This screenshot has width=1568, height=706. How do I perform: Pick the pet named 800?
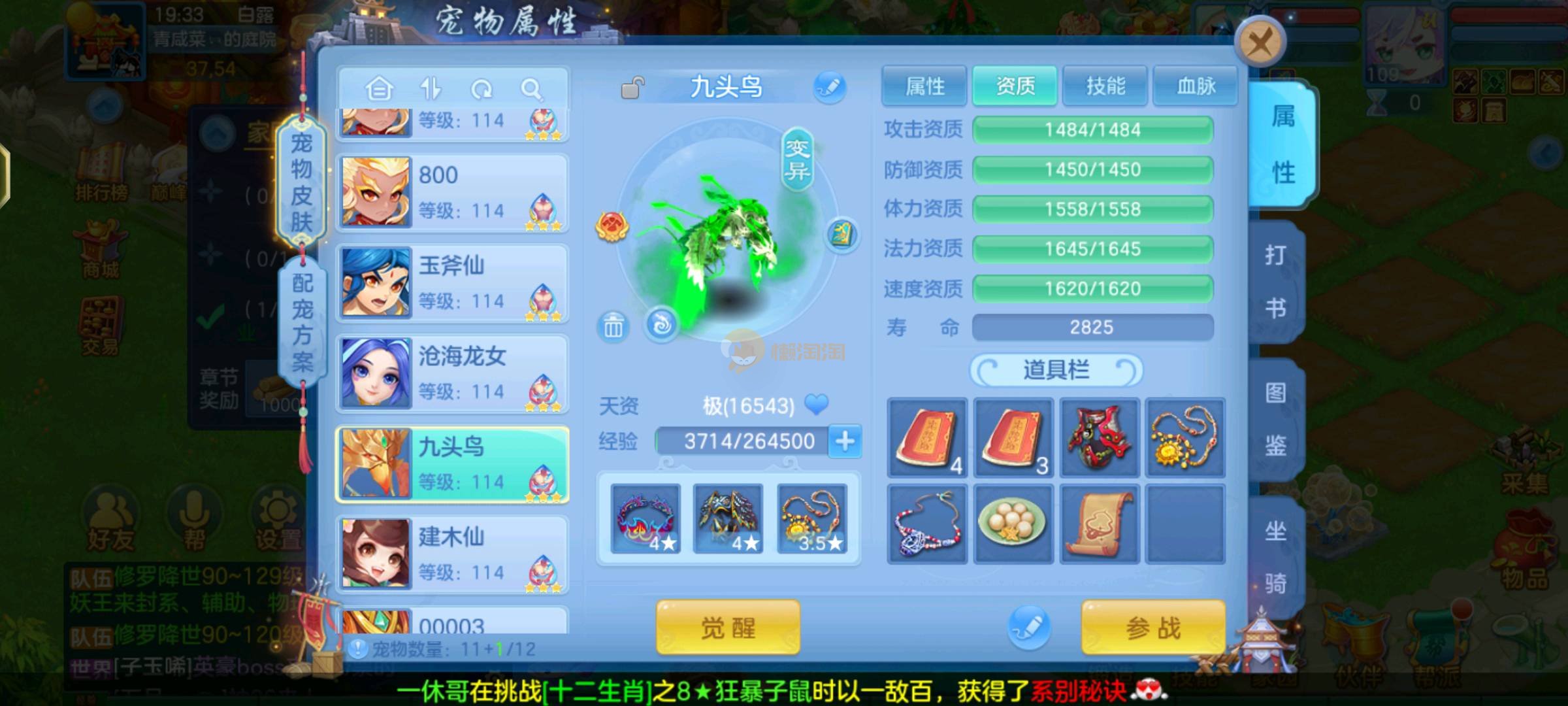[452, 192]
